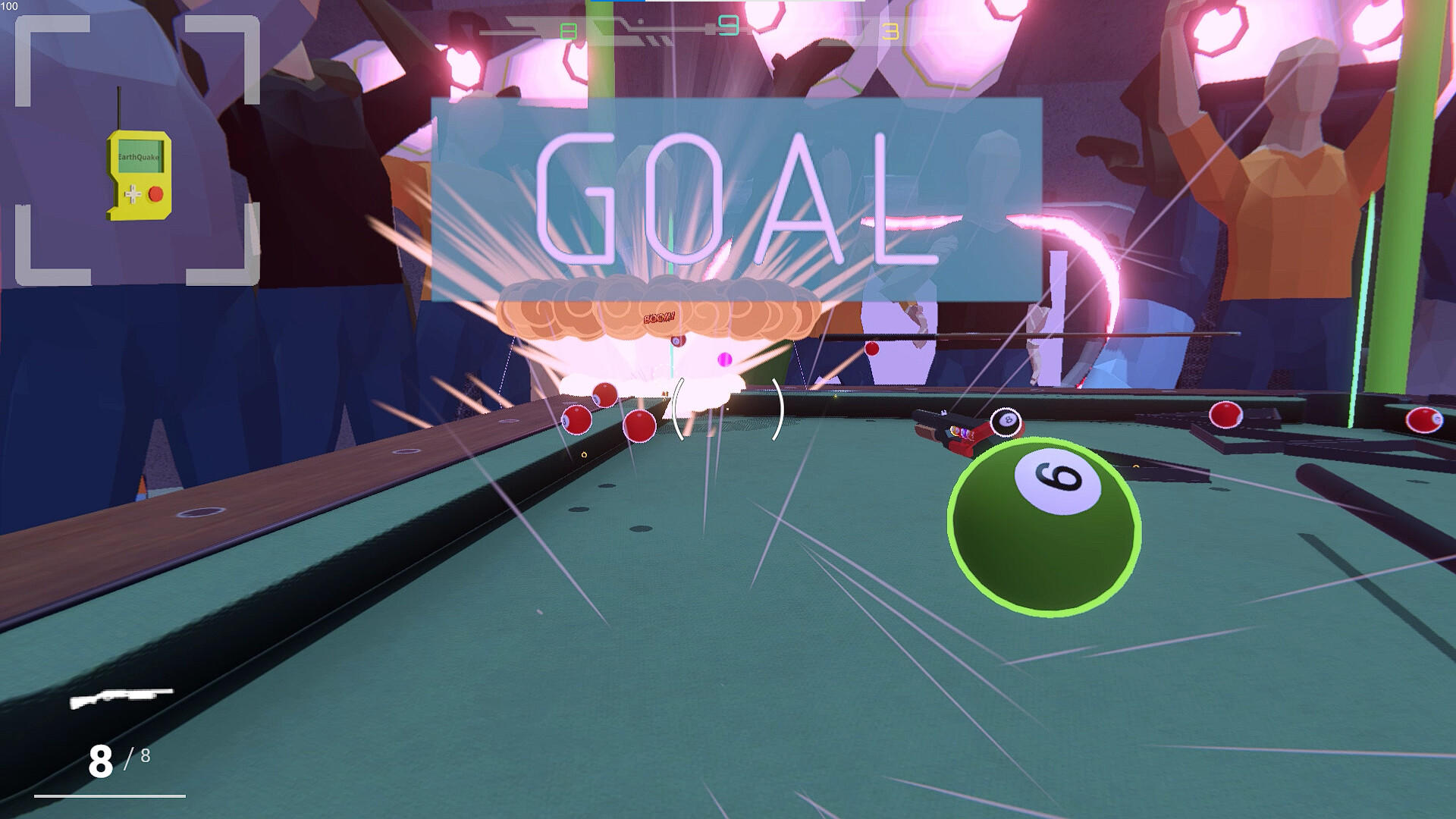The width and height of the screenshot is (1456, 819).
Task: Click the D-pad on the EarthQuake gadget
Action: [133, 193]
